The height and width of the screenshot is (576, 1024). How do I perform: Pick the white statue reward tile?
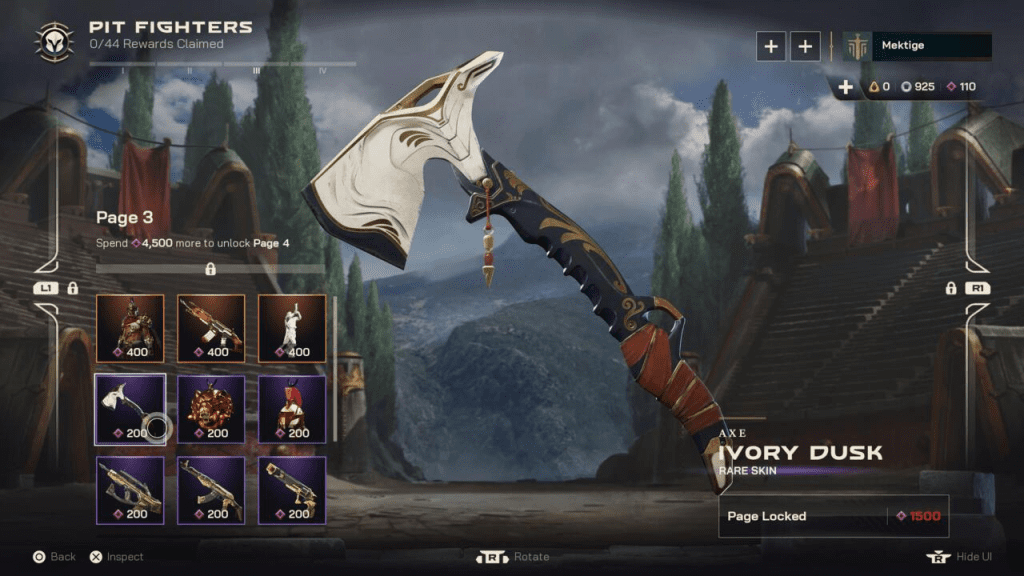point(292,328)
